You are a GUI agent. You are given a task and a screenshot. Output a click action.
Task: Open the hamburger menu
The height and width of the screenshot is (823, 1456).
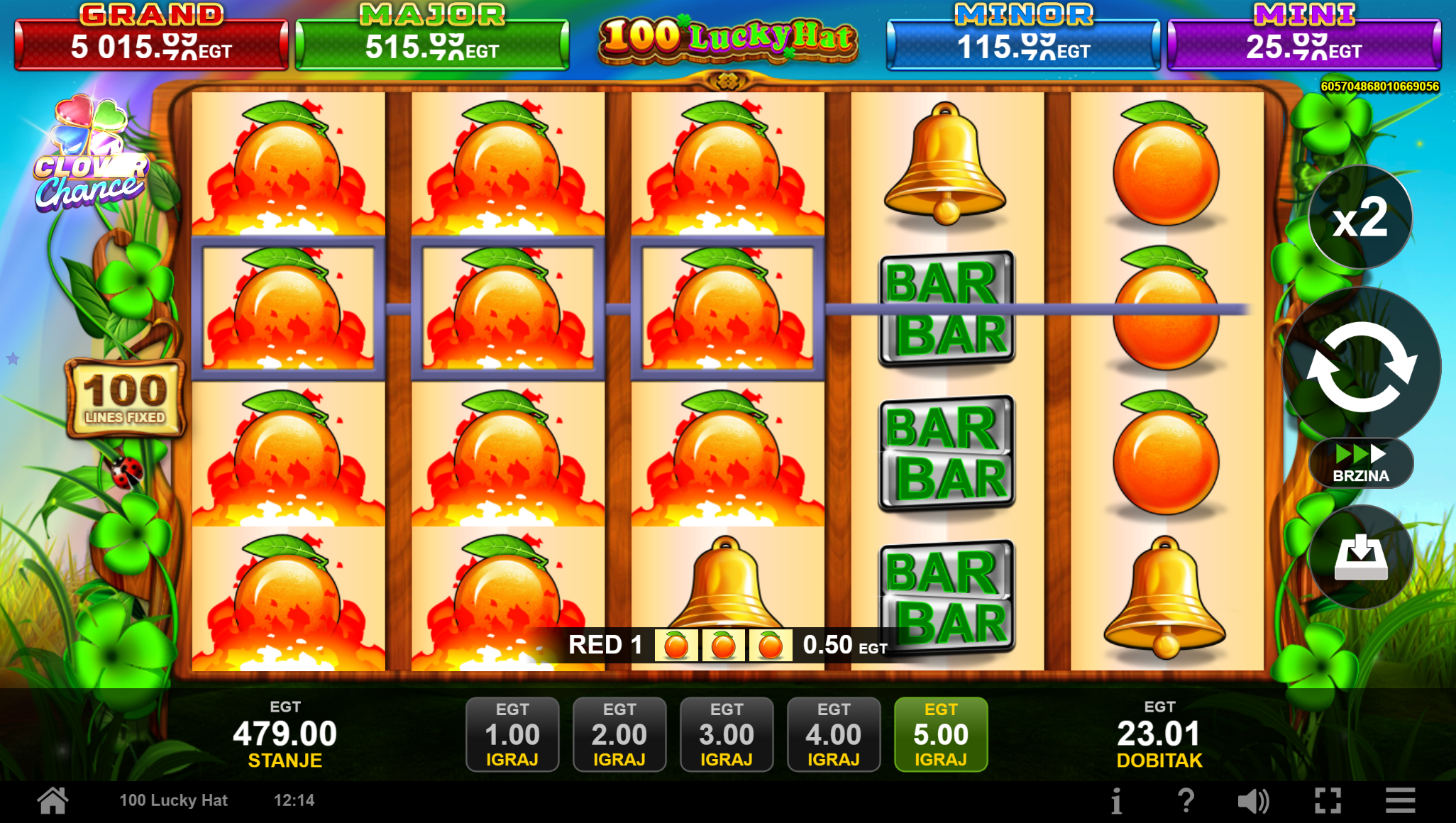pyautogui.click(x=1401, y=802)
